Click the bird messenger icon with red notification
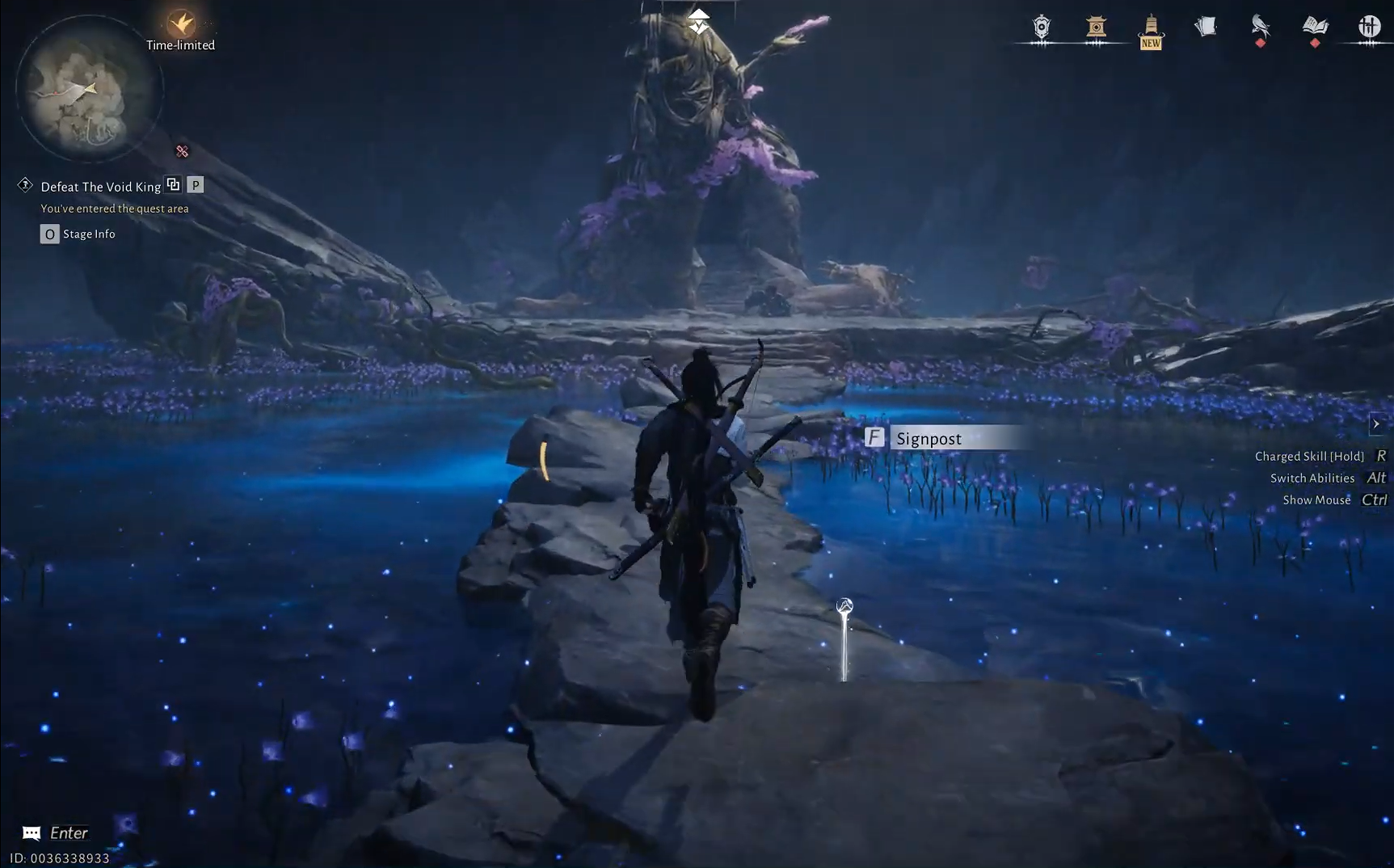Screen dimensions: 1394x868 (x=1259, y=28)
